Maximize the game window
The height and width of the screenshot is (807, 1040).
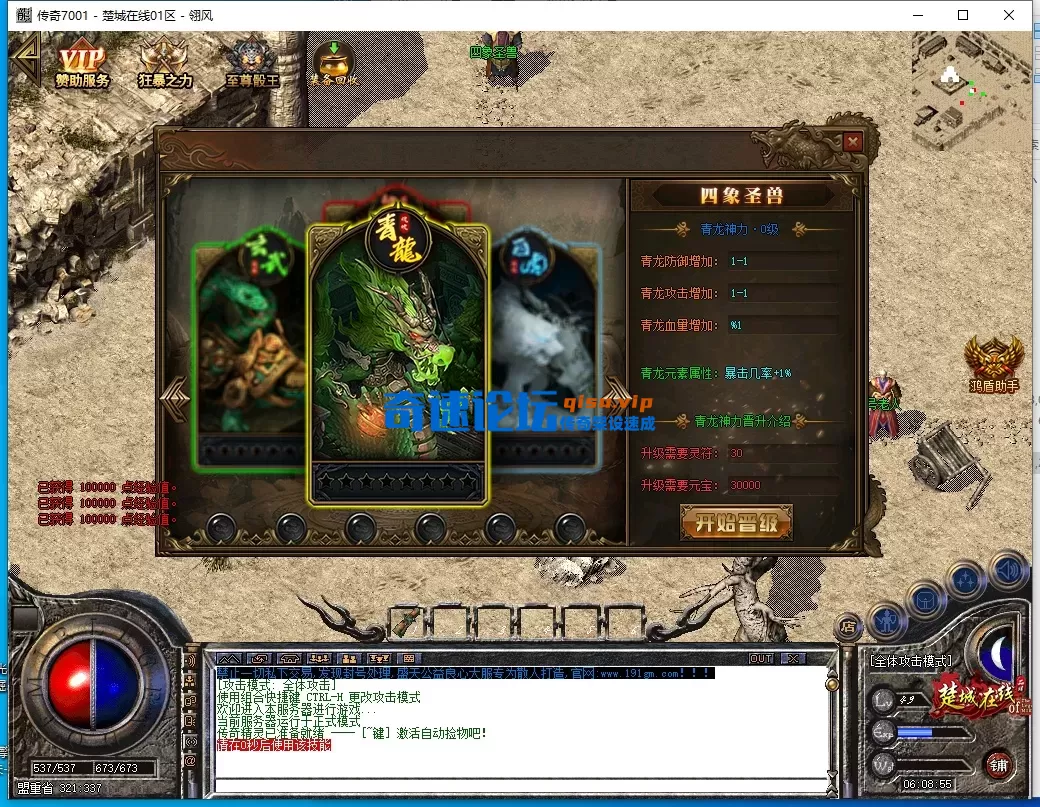click(x=963, y=15)
